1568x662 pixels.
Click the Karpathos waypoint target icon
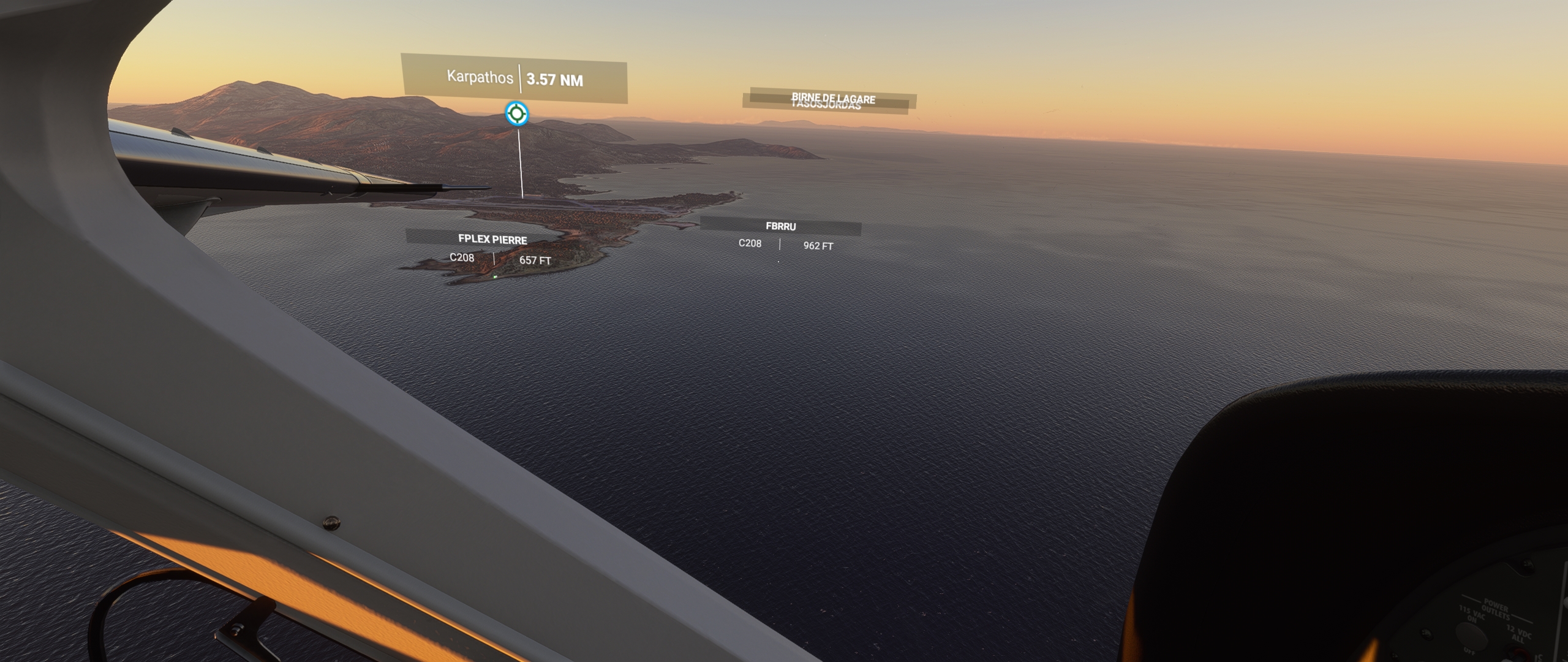coord(516,113)
